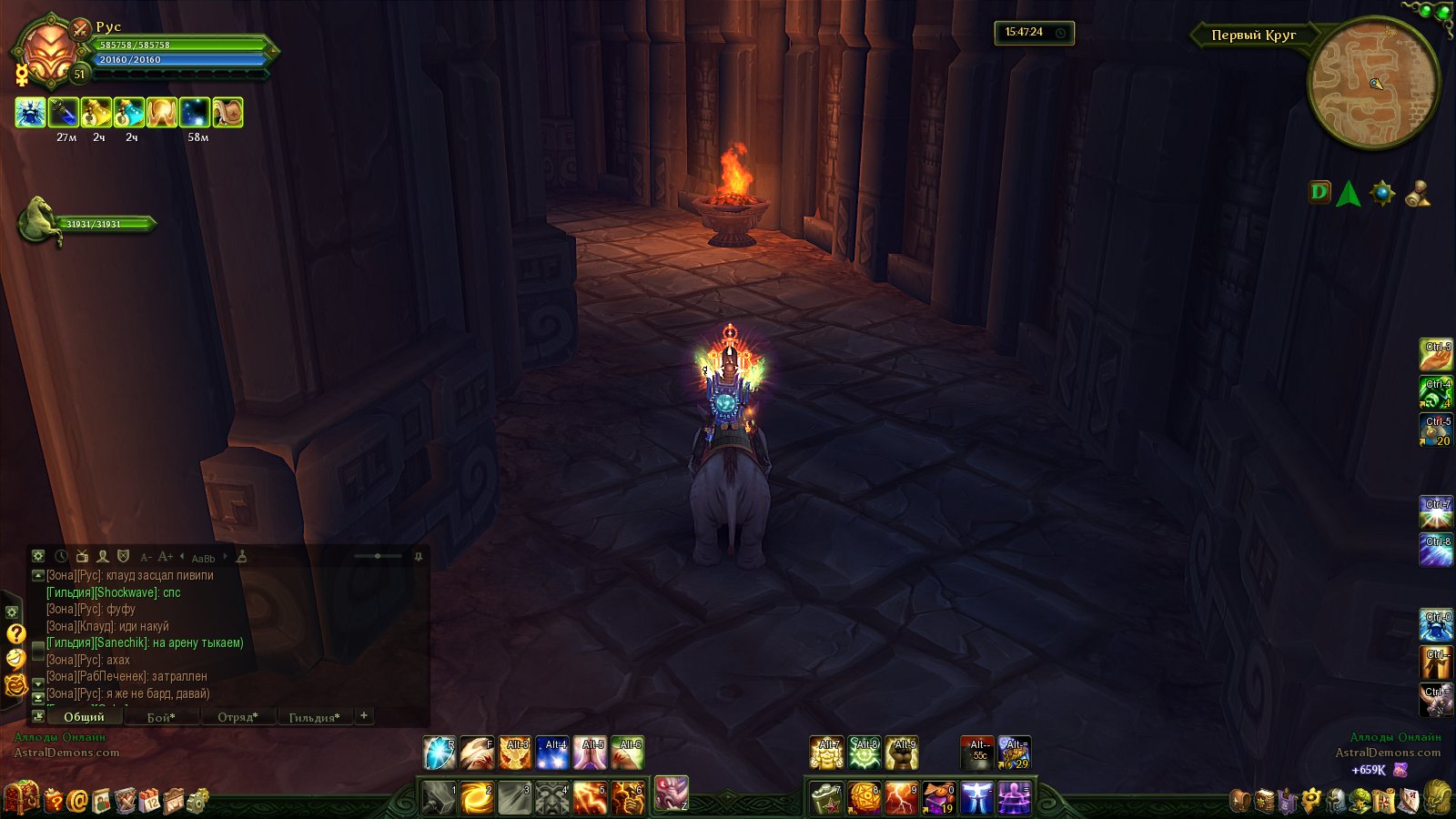Image resolution: width=1456 pixels, height=819 pixels.
Task: Click the horse mount status icon
Action: 41,219
